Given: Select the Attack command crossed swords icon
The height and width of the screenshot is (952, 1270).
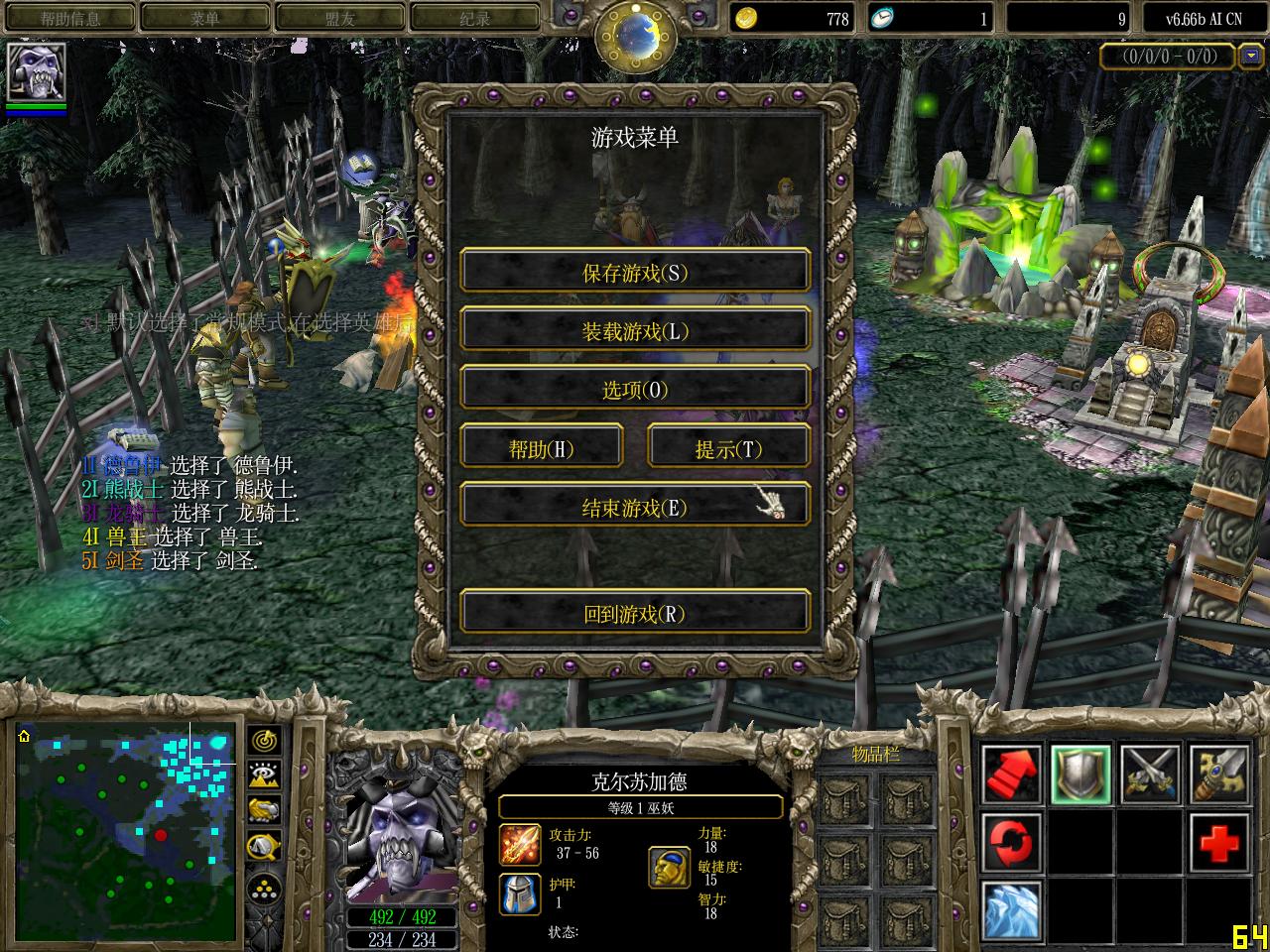Looking at the screenshot, I should click(1149, 774).
